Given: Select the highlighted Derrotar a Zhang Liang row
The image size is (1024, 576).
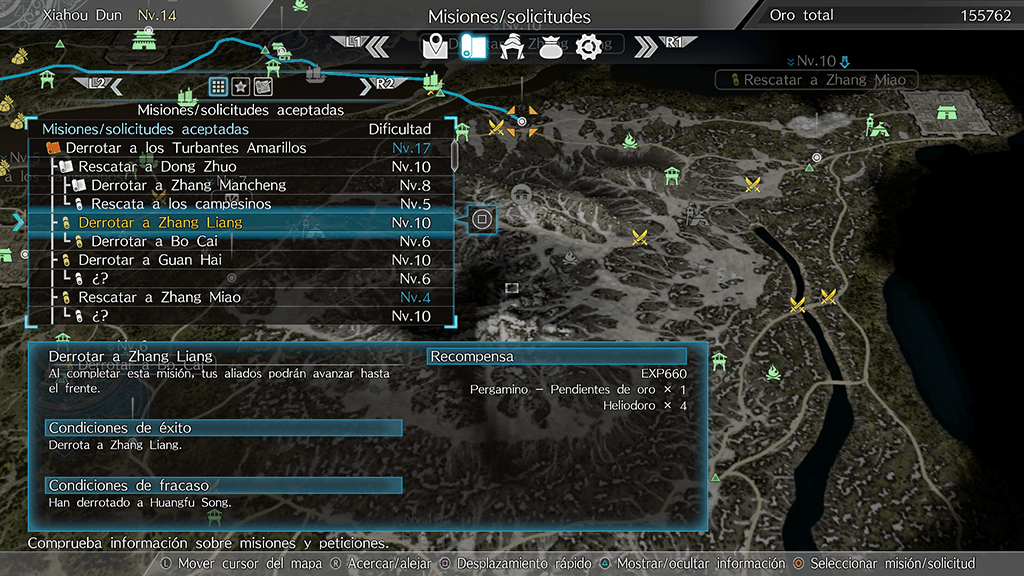Looking at the screenshot, I should coord(160,222).
